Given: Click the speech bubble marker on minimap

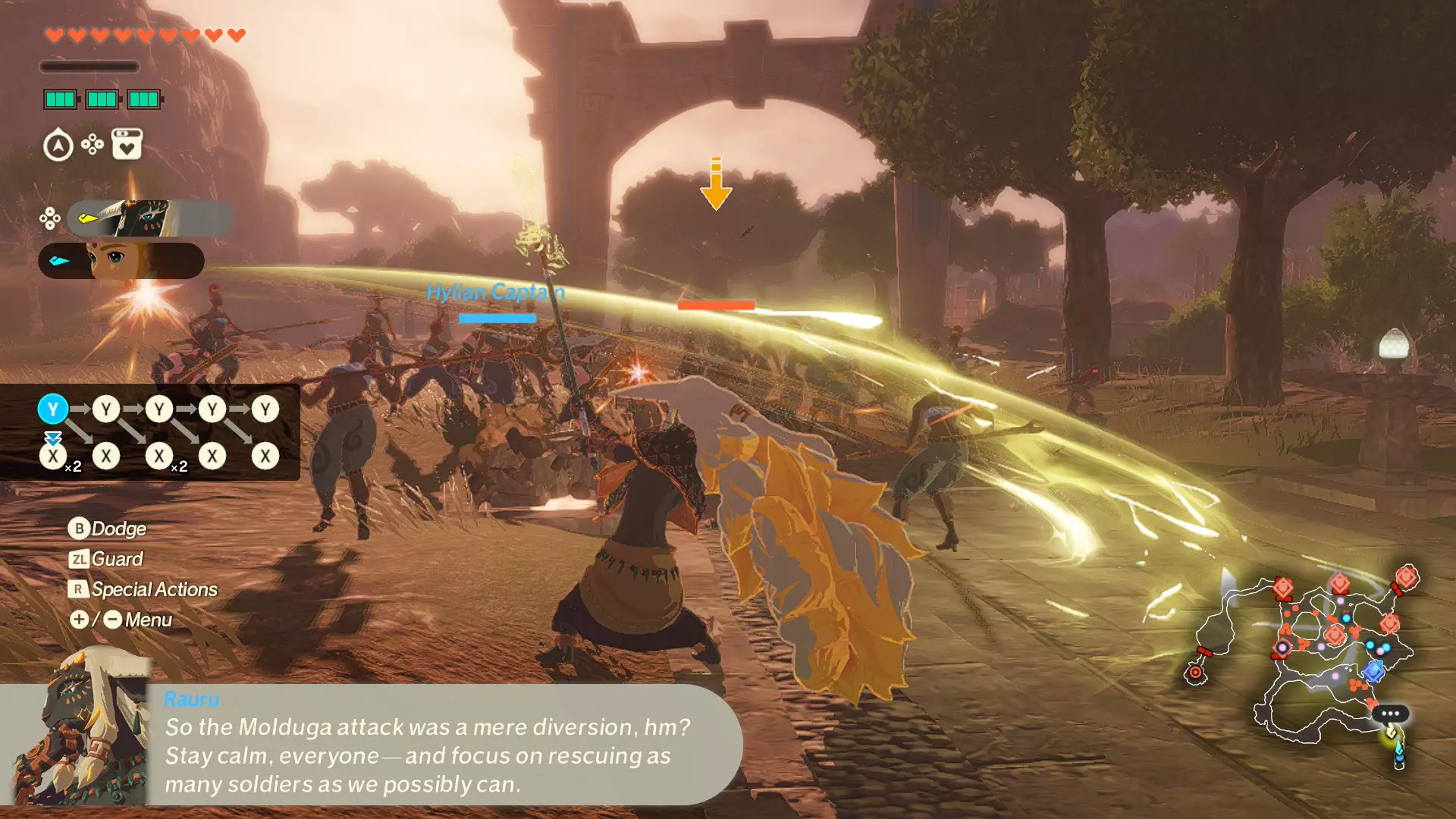Looking at the screenshot, I should click(x=1390, y=714).
